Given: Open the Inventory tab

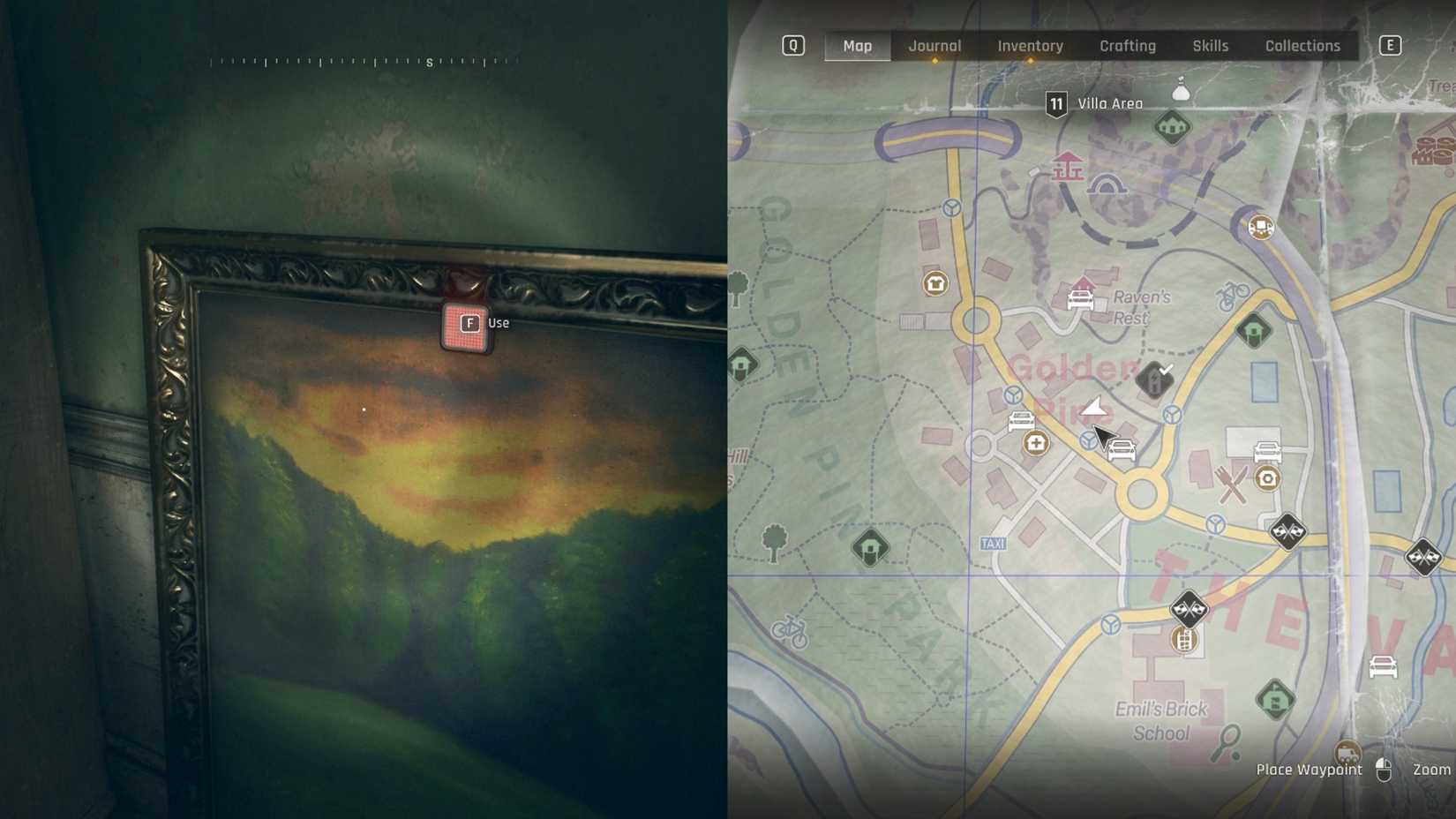Looking at the screenshot, I should (x=1029, y=45).
